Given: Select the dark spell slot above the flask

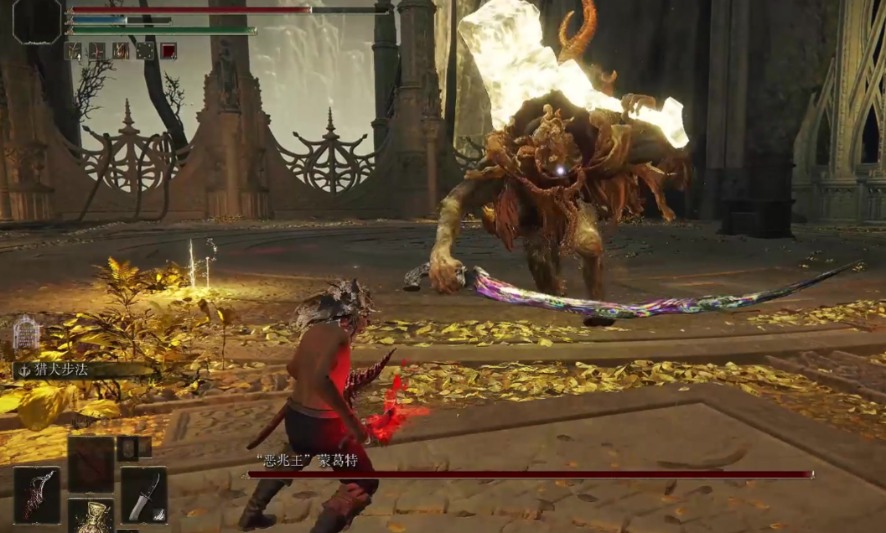Looking at the screenshot, I should [91, 464].
